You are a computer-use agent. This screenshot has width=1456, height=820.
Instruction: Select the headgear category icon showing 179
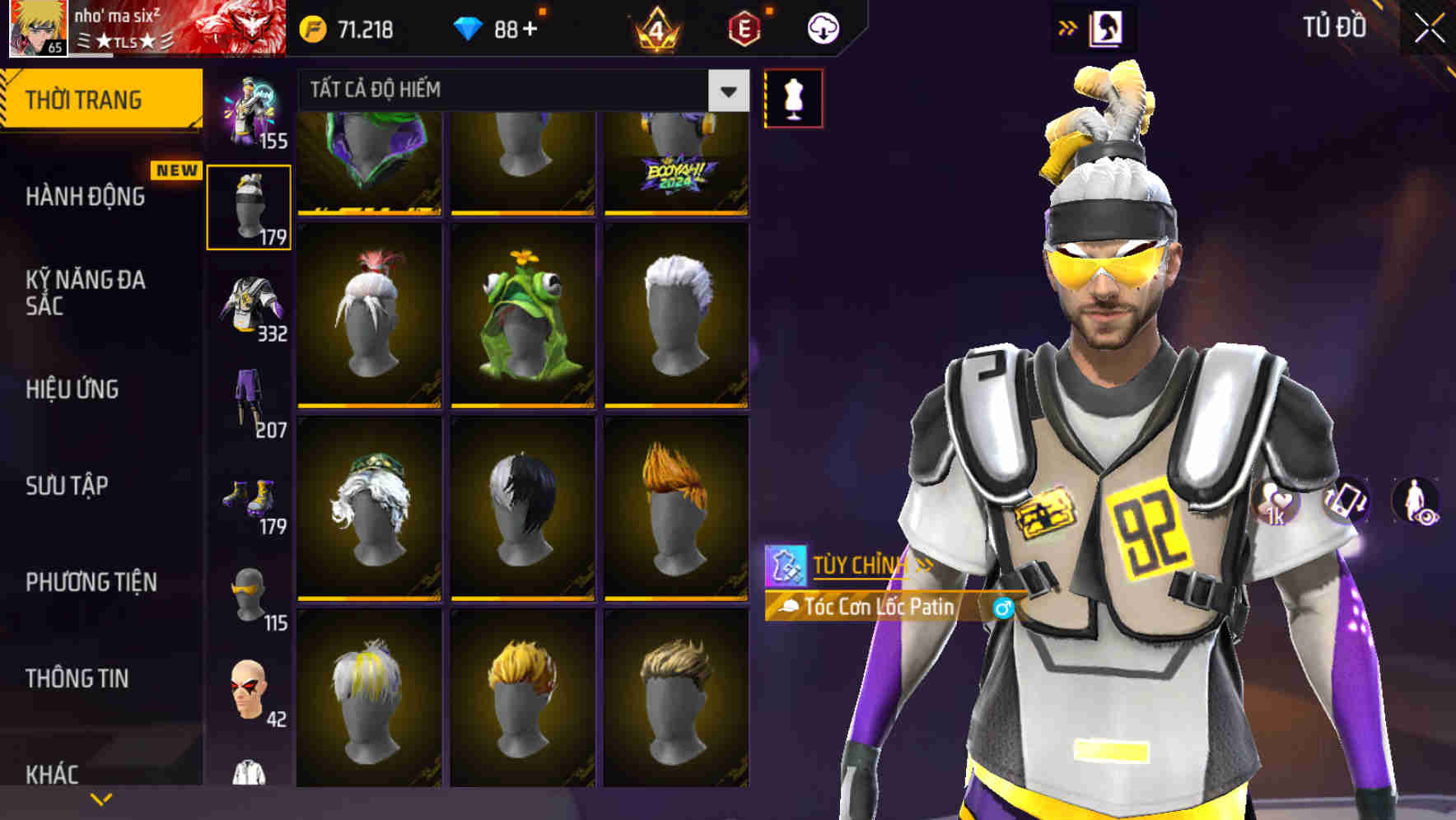(248, 206)
